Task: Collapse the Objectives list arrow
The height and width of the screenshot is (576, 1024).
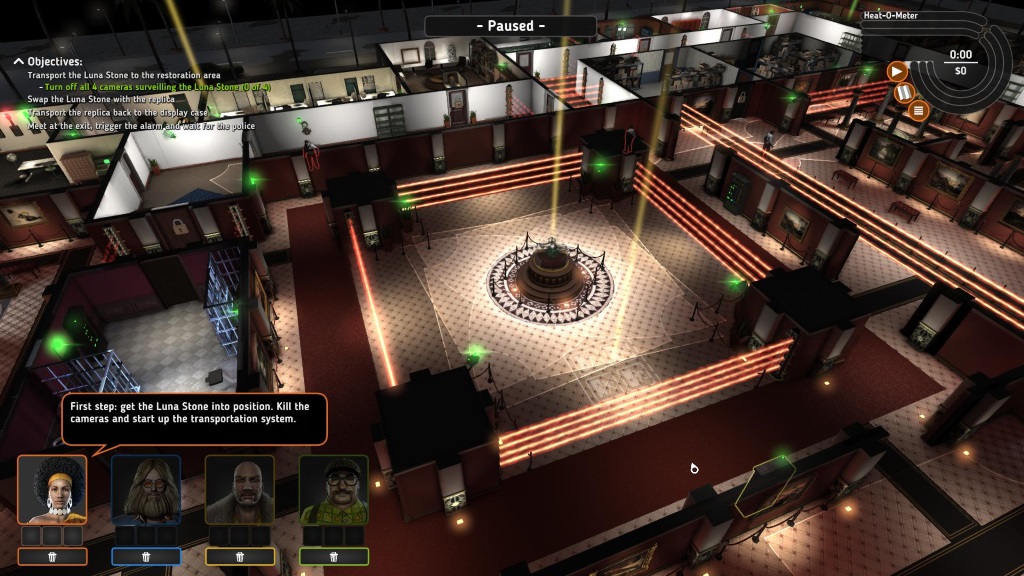Action: (18, 61)
